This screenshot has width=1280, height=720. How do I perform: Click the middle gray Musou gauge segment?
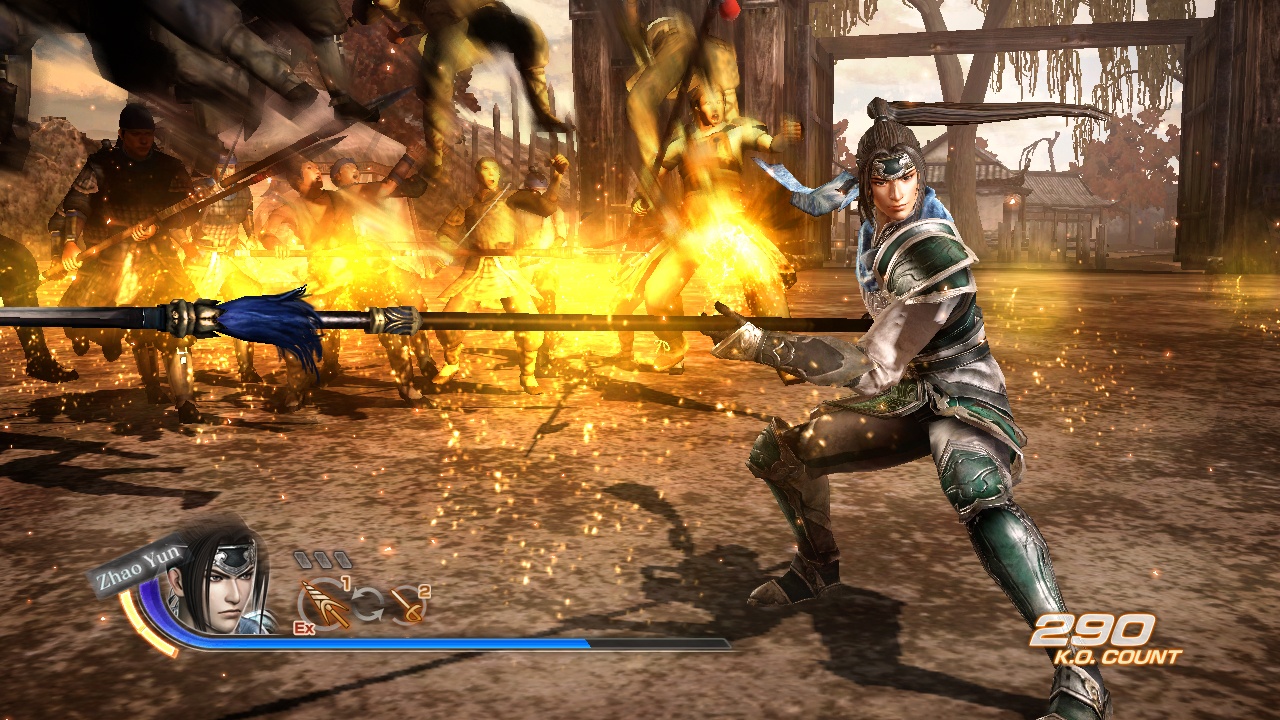point(323,559)
